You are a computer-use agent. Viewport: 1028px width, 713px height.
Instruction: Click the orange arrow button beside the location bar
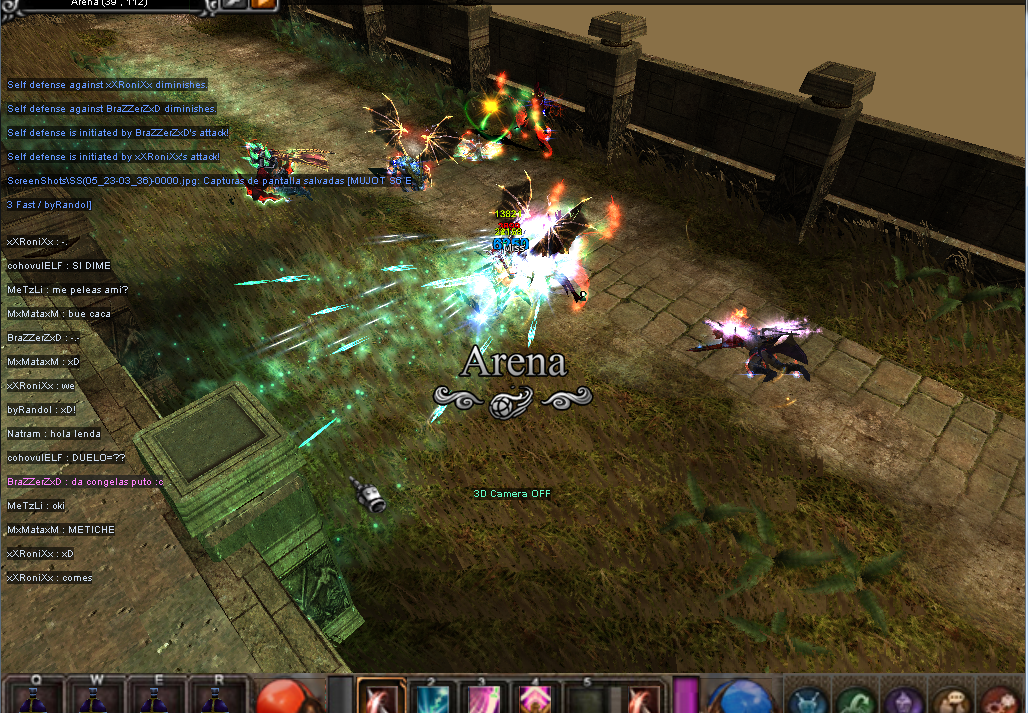263,4
